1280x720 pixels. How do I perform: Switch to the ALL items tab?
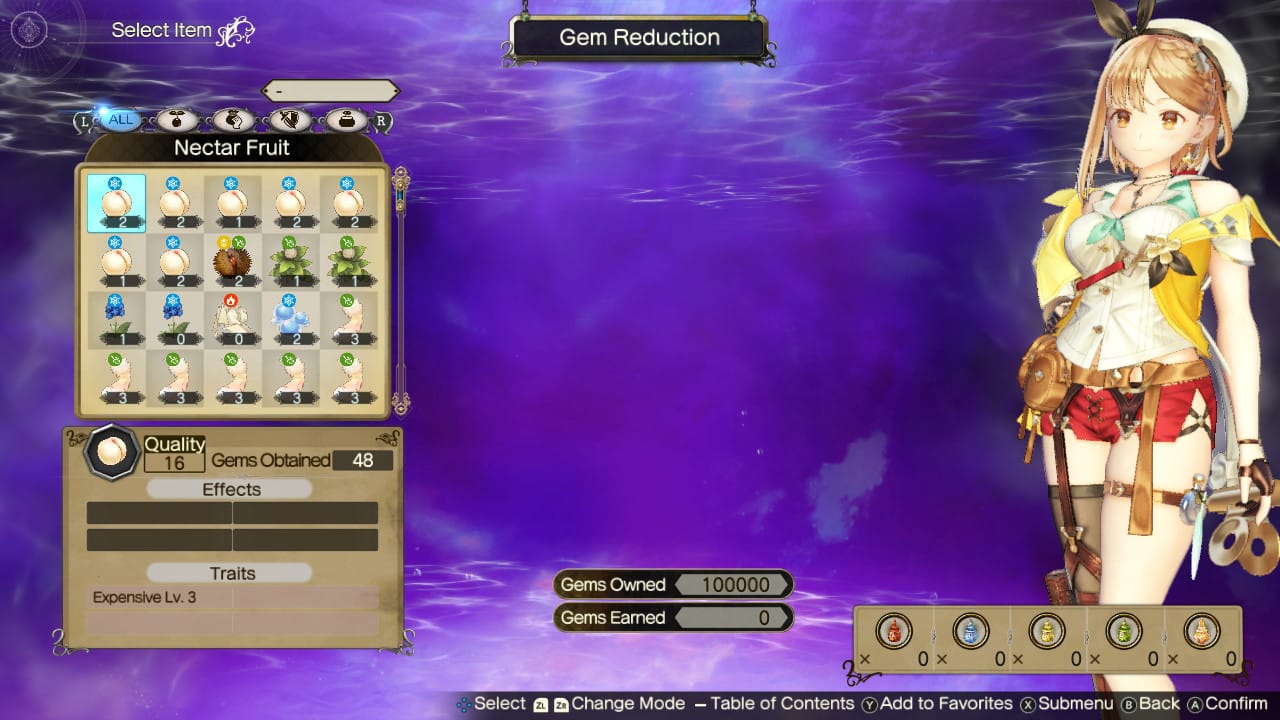click(120, 118)
